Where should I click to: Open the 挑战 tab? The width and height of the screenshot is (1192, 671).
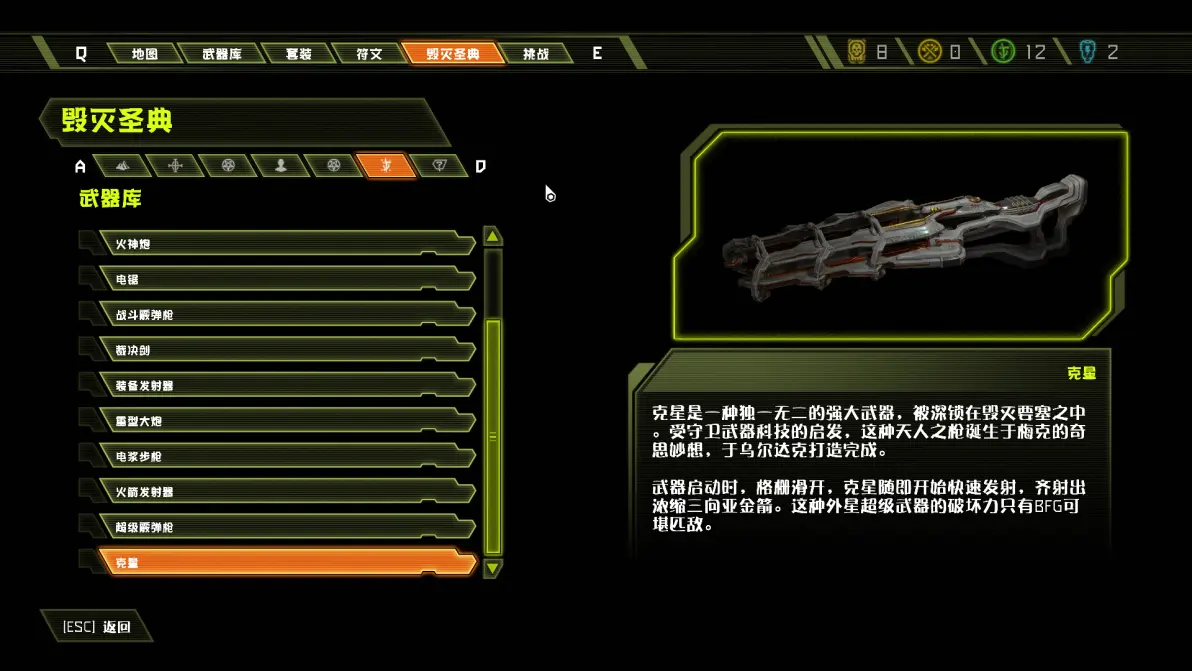tap(536, 54)
